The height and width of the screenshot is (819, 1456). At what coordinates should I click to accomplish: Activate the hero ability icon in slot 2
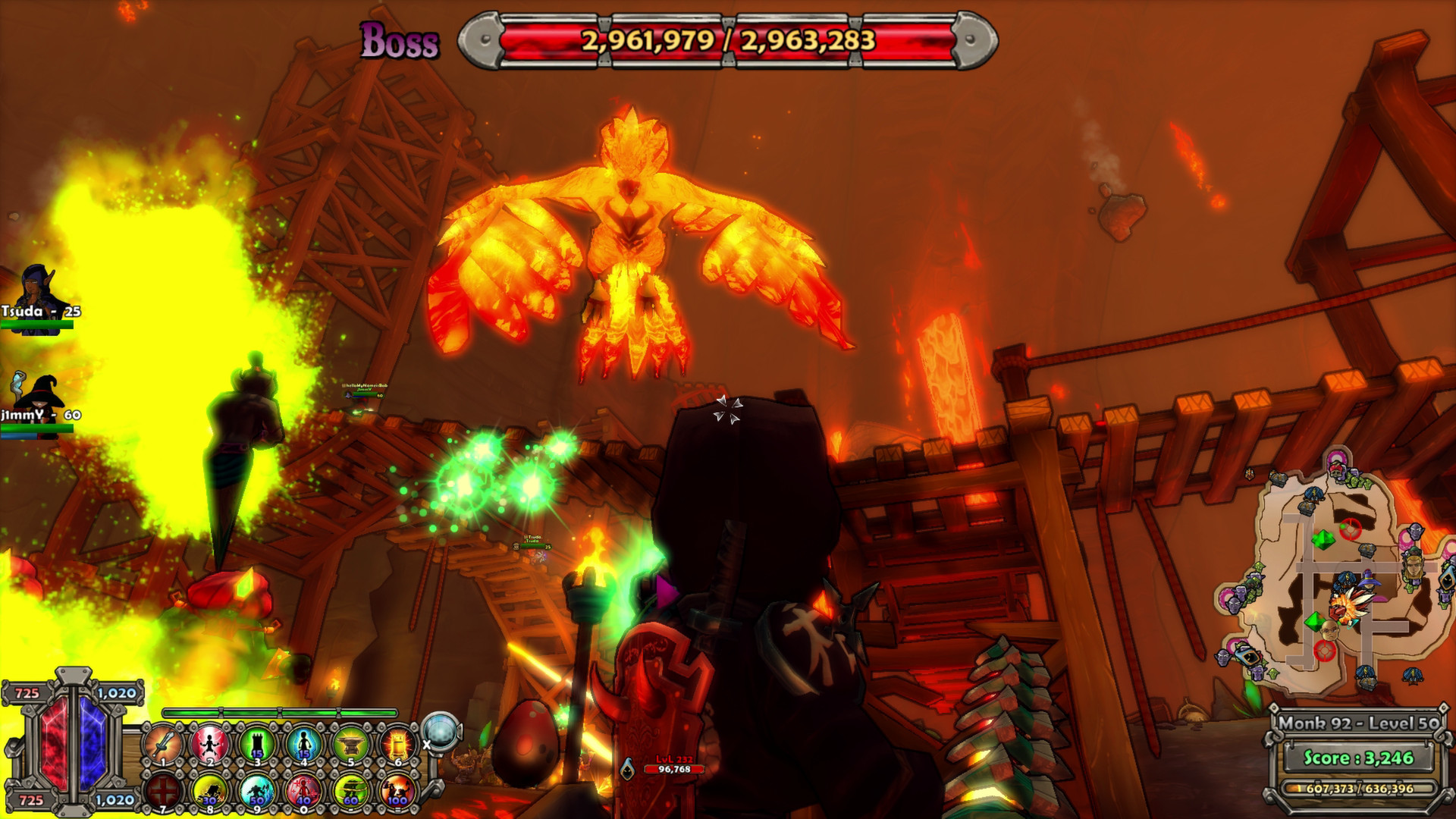coord(209,743)
